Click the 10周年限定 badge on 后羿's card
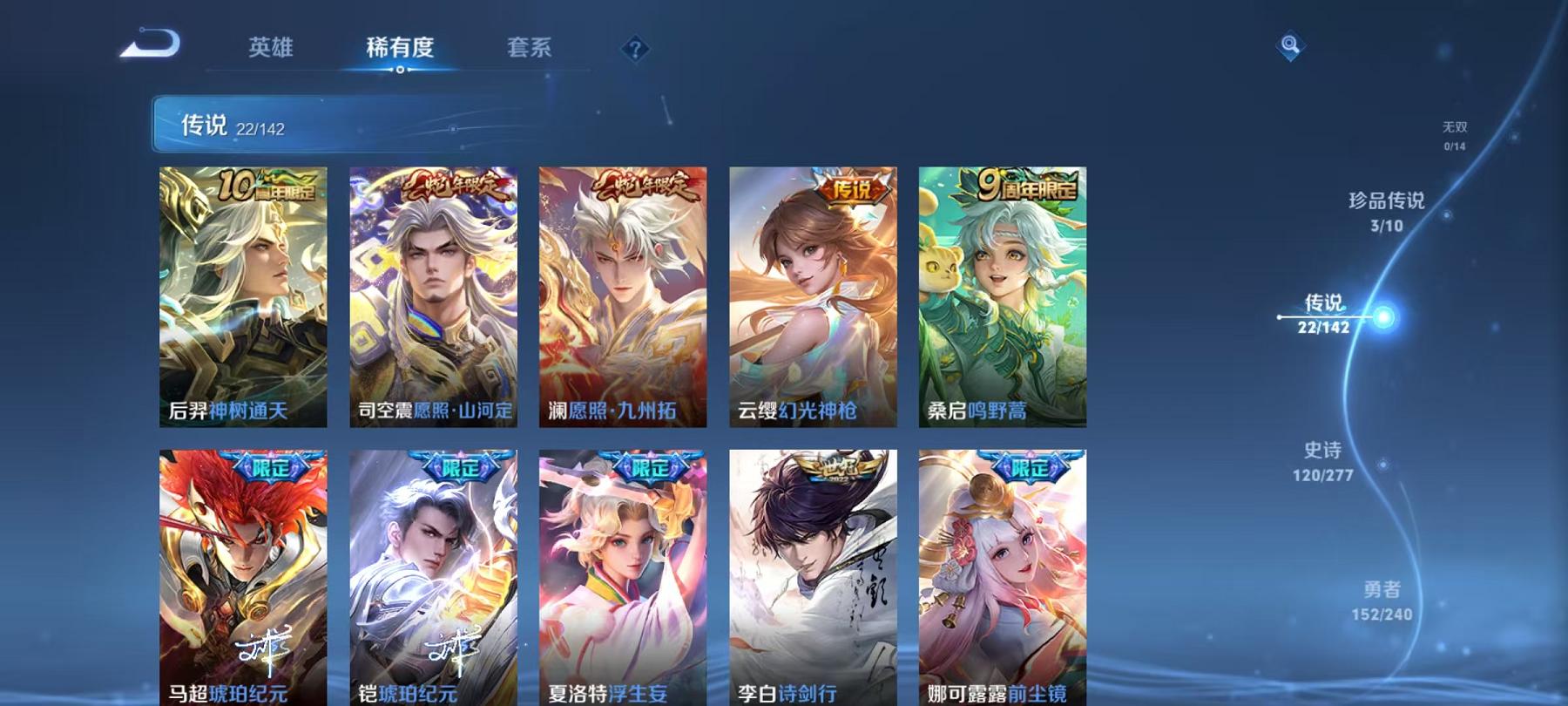This screenshot has height=706, width=1568. tap(268, 187)
